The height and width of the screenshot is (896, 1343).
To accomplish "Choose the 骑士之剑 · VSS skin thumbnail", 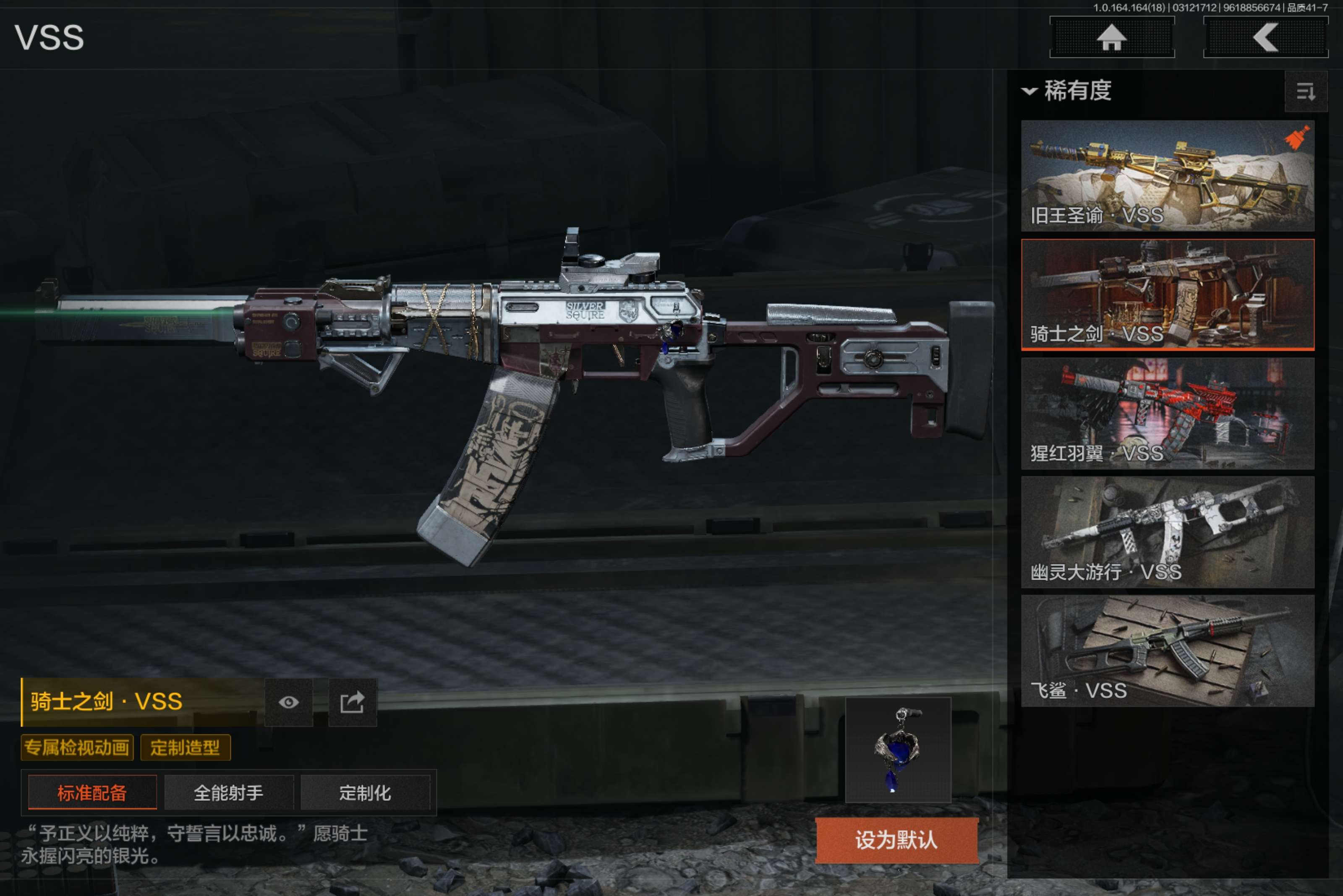I will point(1167,294).
